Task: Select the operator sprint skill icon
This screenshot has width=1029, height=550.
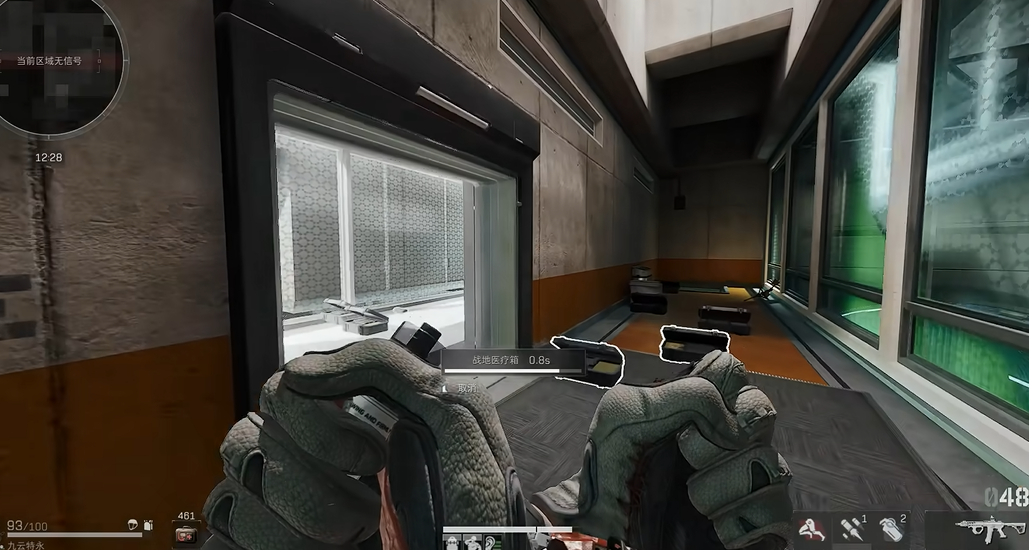Action: (x=809, y=529)
